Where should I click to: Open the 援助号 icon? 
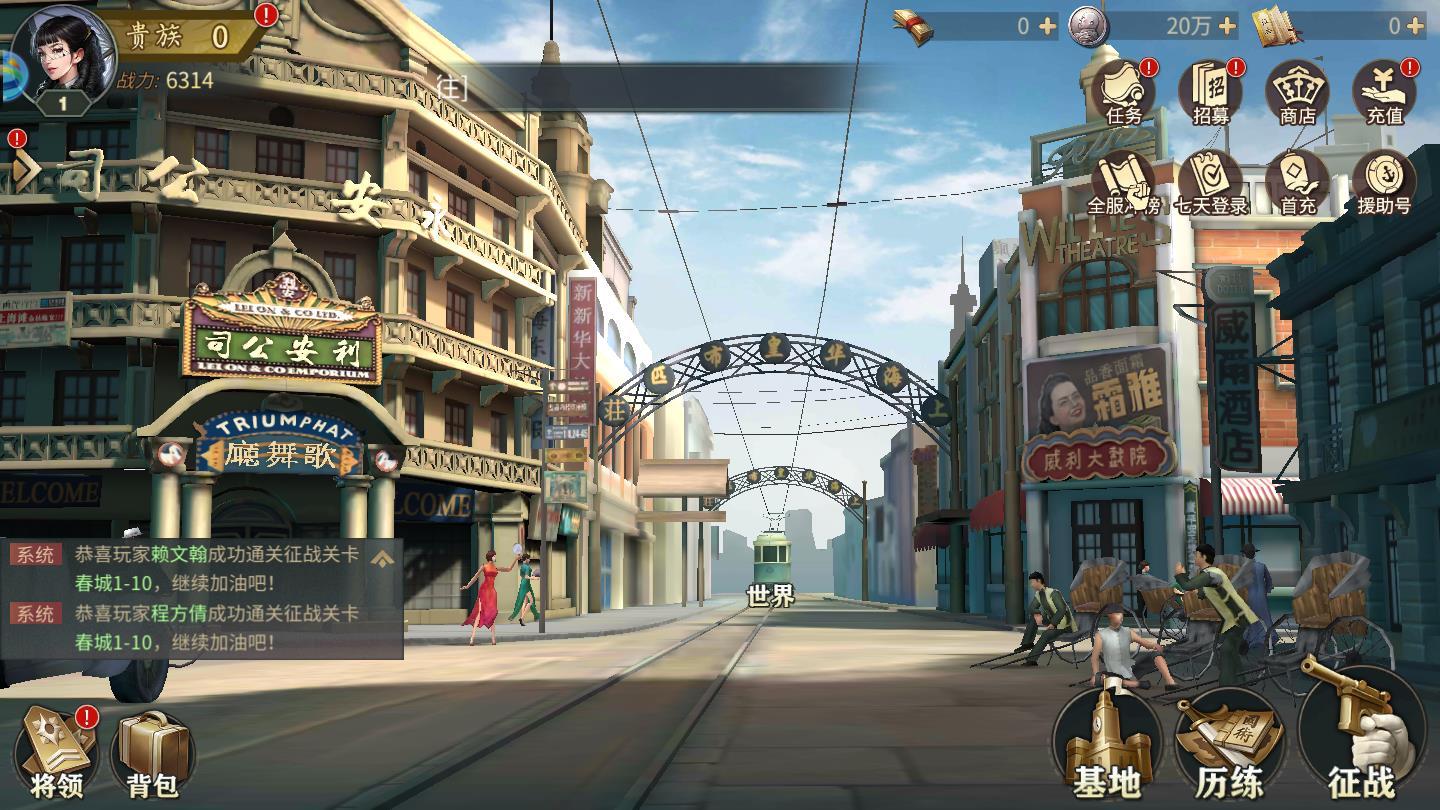click(x=1384, y=185)
